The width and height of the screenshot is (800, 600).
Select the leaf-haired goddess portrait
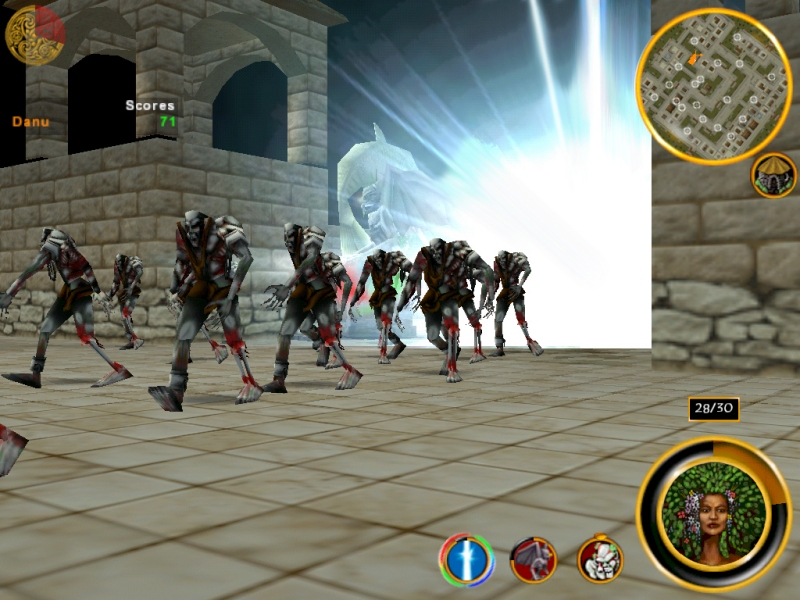(x=713, y=513)
